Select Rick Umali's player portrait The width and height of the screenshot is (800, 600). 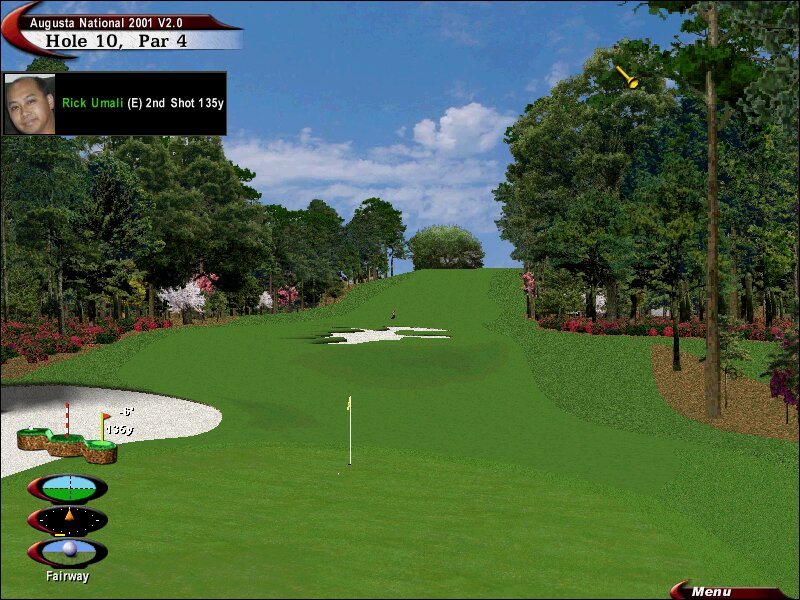coord(30,103)
